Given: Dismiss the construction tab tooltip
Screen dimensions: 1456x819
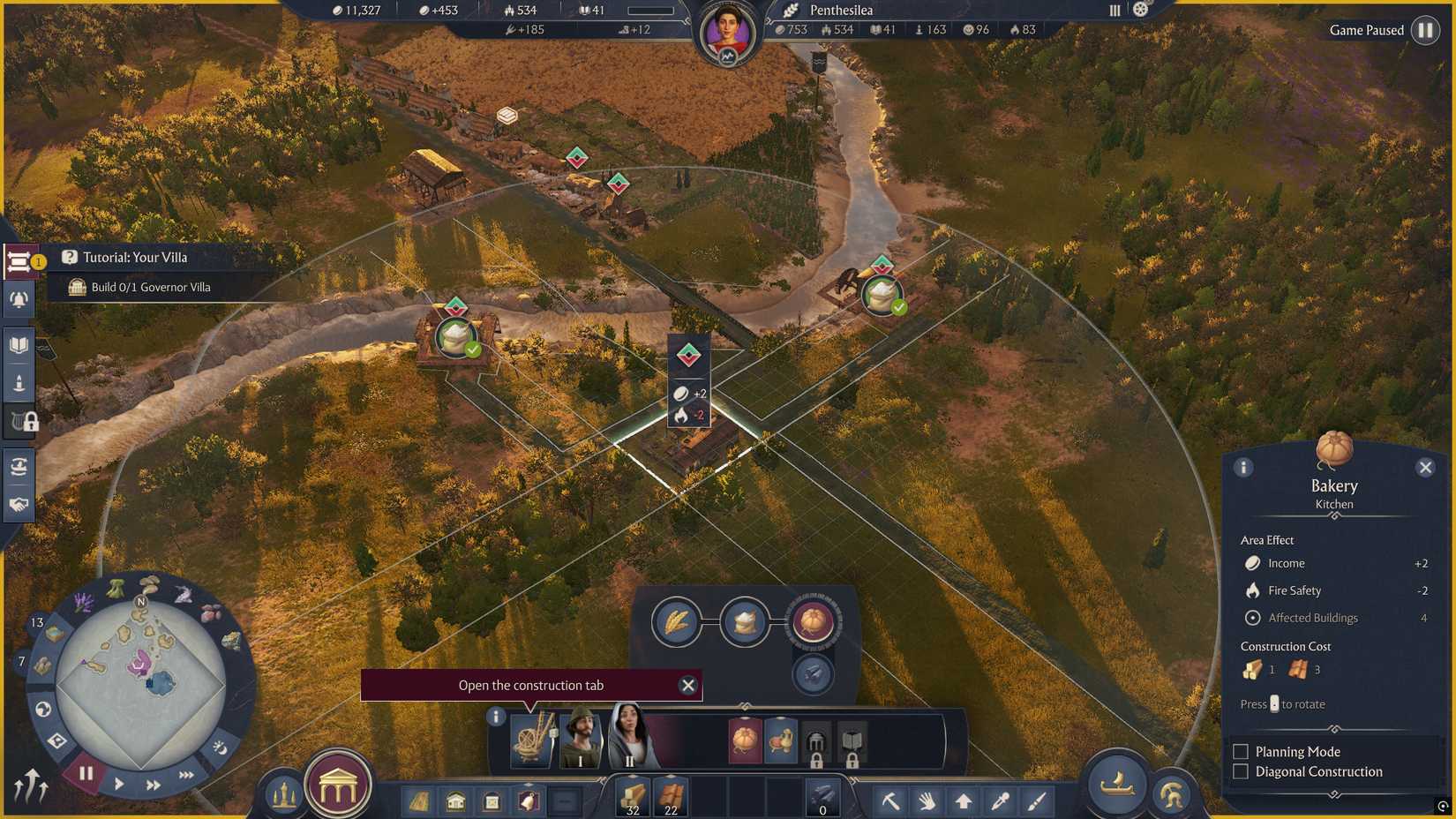Looking at the screenshot, I should click(688, 685).
